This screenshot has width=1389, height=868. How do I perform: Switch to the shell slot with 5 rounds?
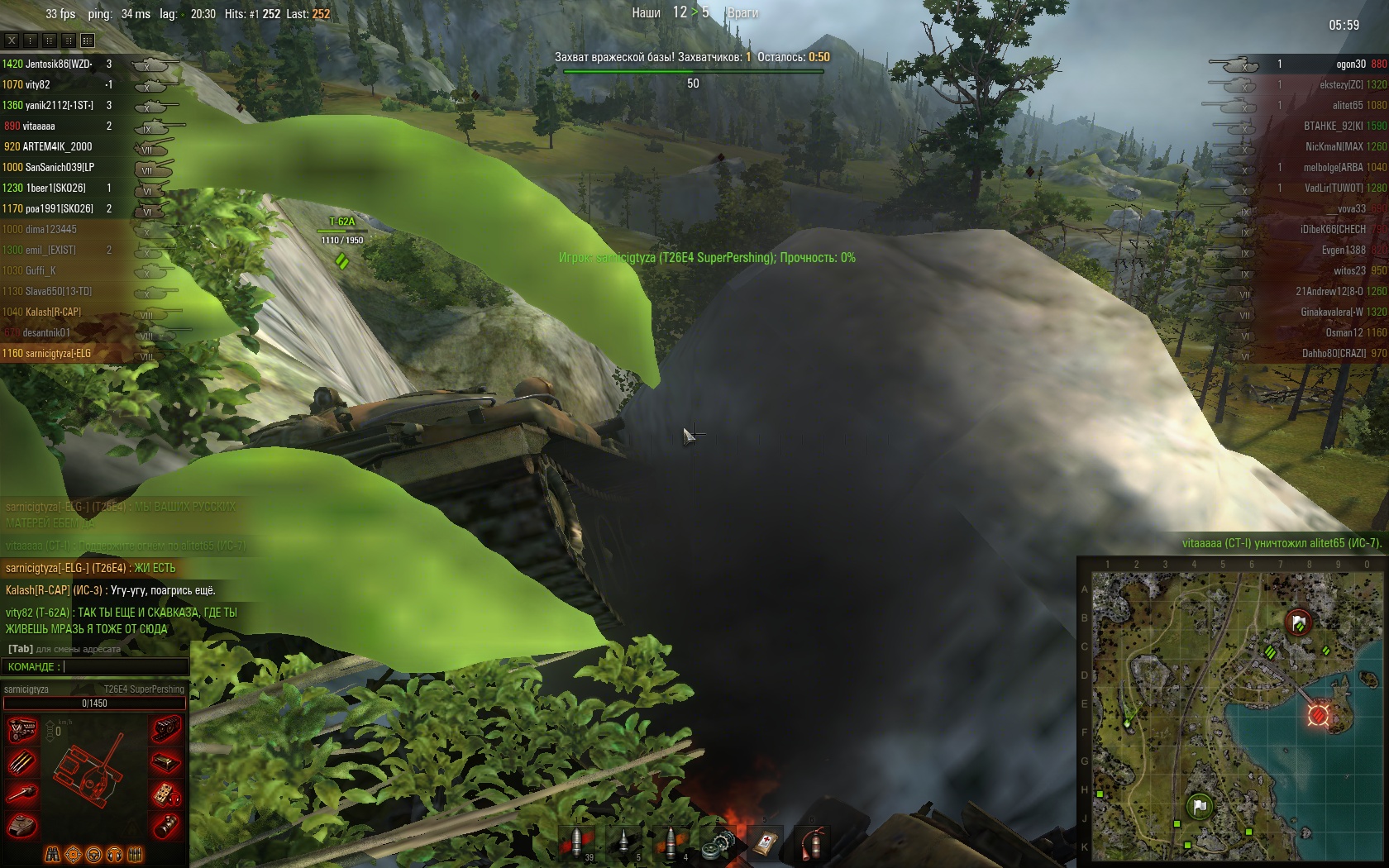pos(624,842)
